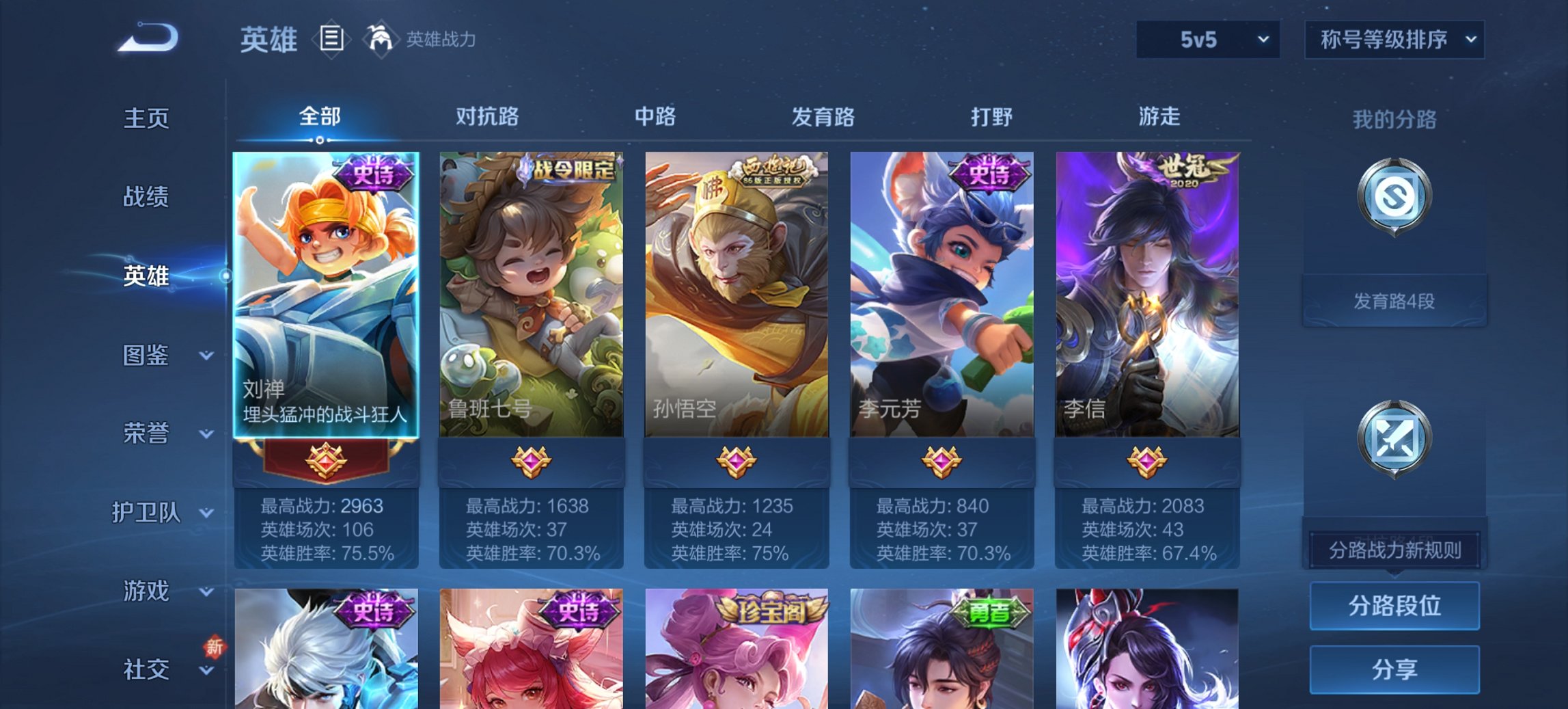Viewport: 1568px width, 709px height.
Task: Open the hero power rankings icon beside 英雄战力
Action: (x=382, y=39)
